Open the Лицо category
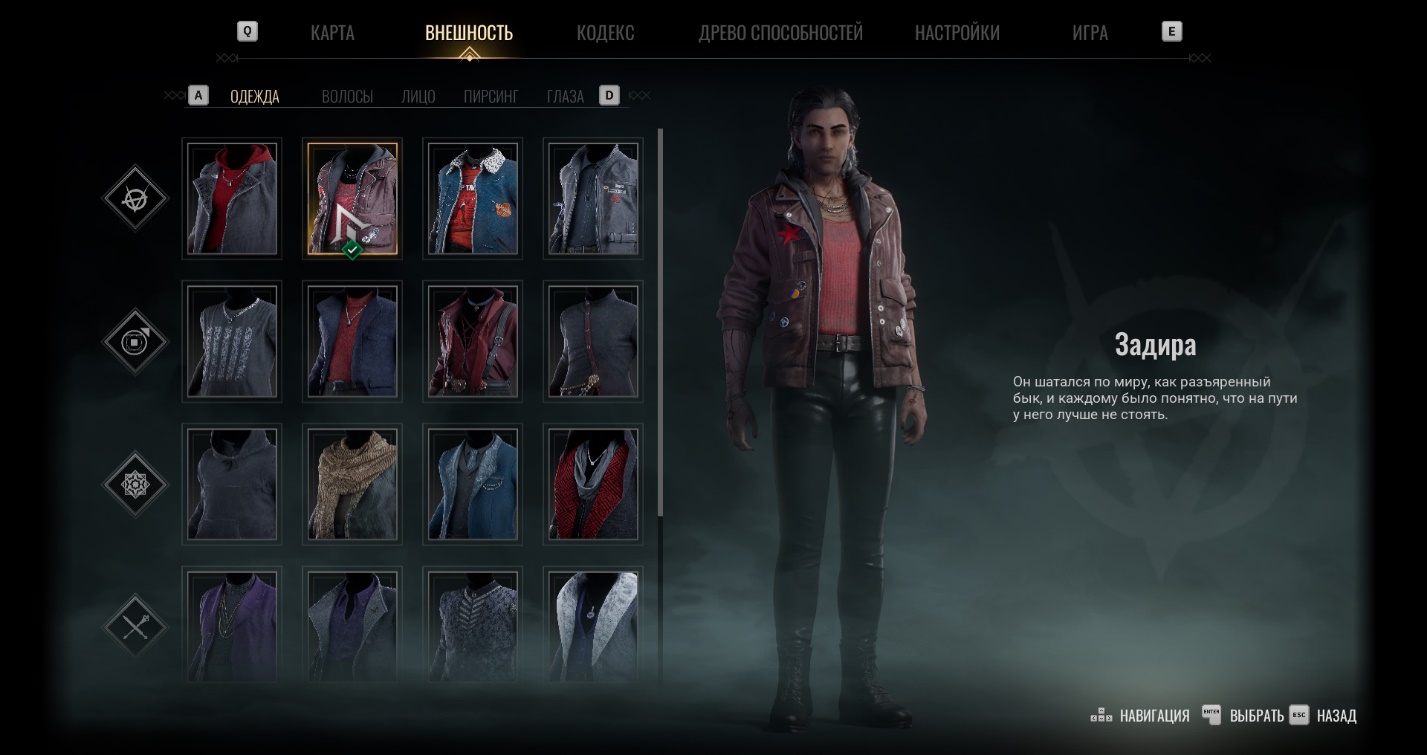This screenshot has width=1427, height=755. [x=418, y=97]
